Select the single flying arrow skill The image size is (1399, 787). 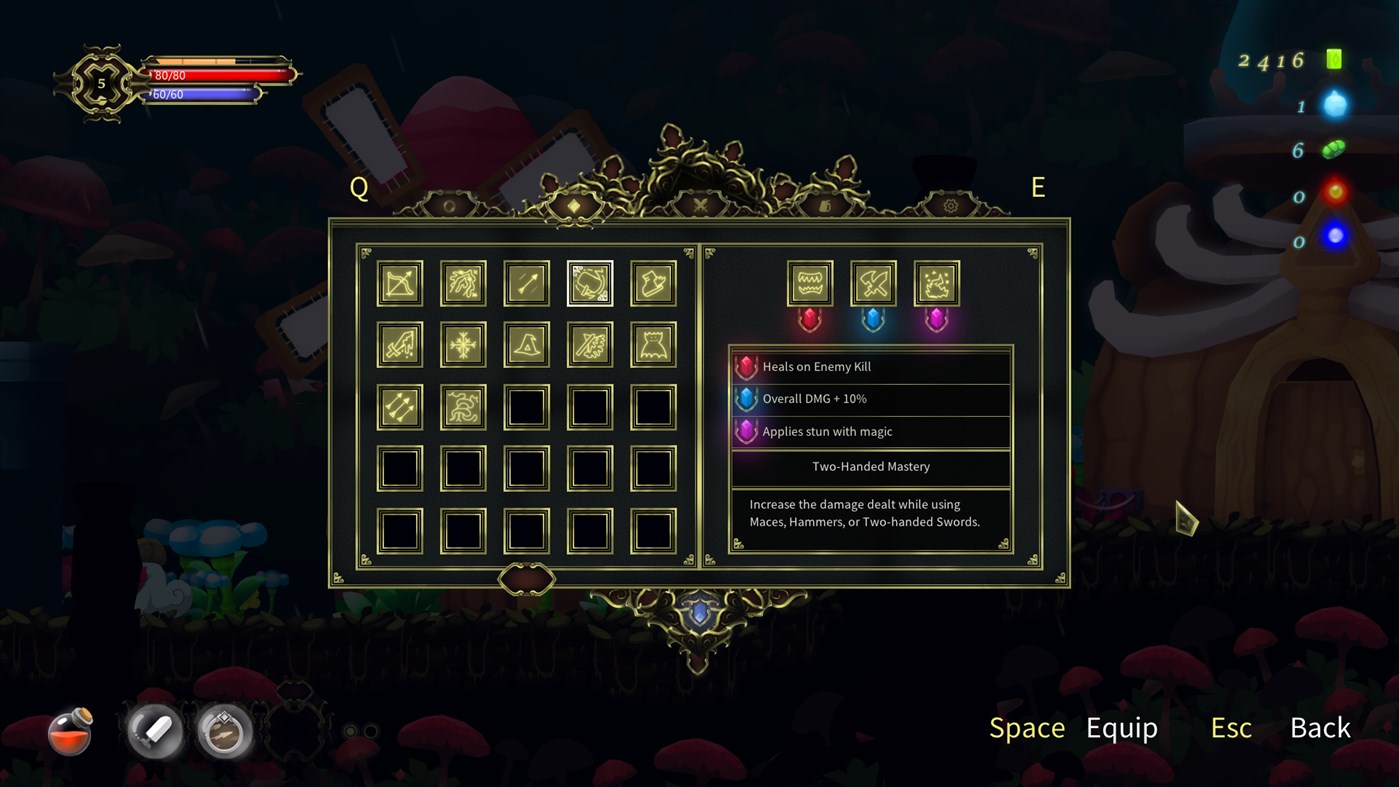tap(527, 283)
